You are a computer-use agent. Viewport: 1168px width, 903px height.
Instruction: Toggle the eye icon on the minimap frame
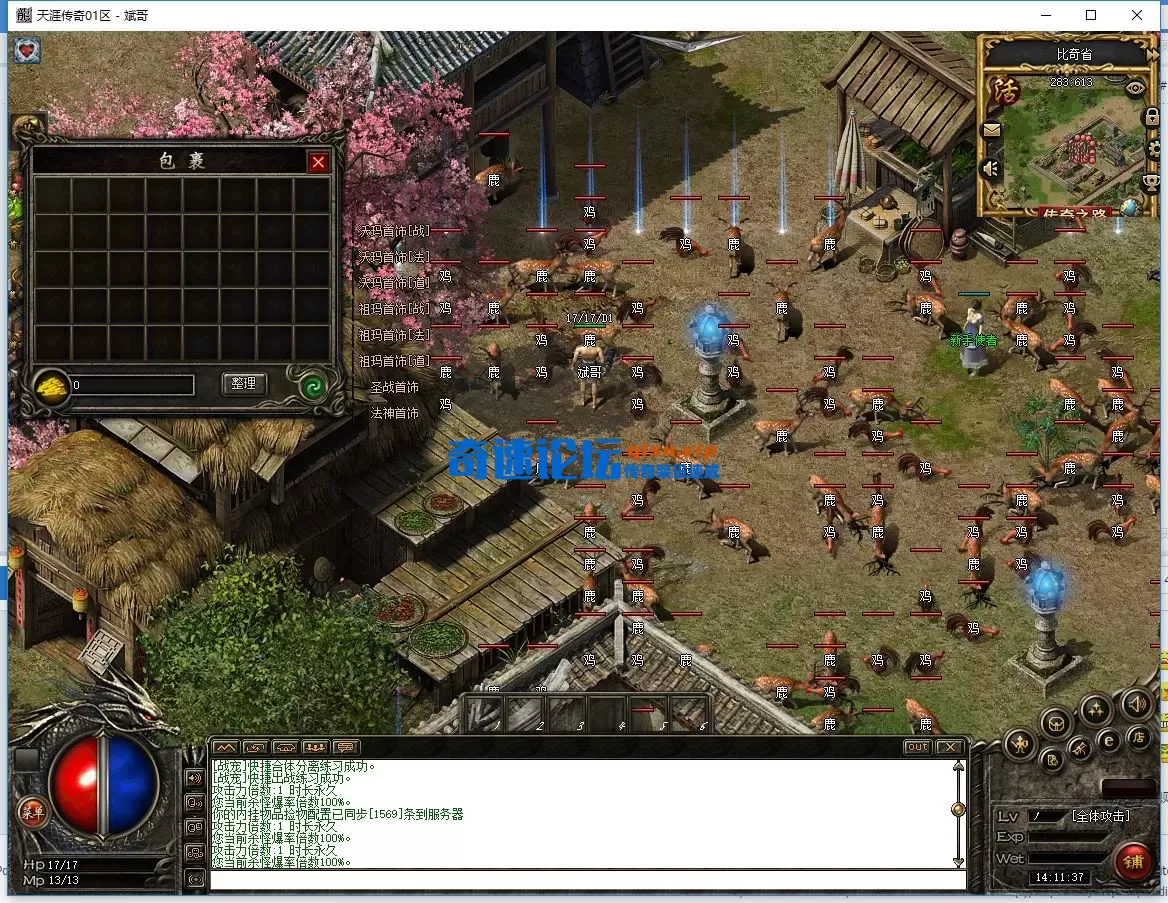coord(1134,88)
